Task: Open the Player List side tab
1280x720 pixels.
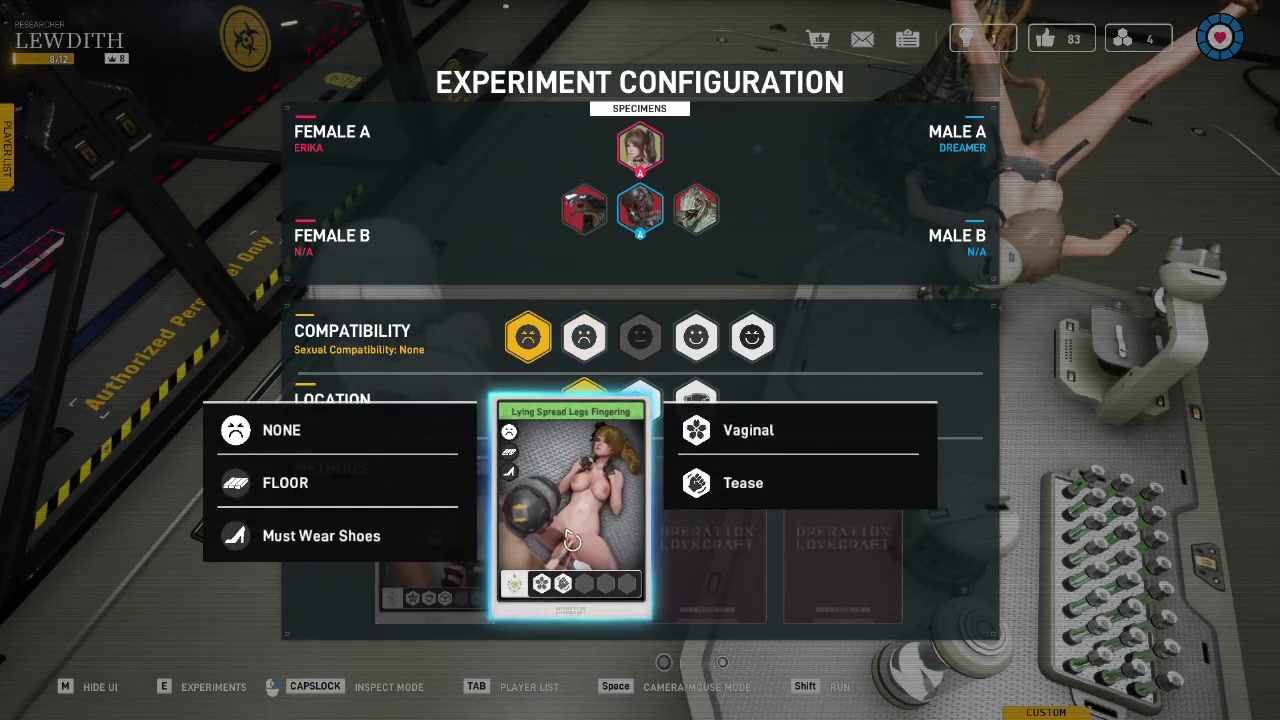Action: click(x=6, y=148)
